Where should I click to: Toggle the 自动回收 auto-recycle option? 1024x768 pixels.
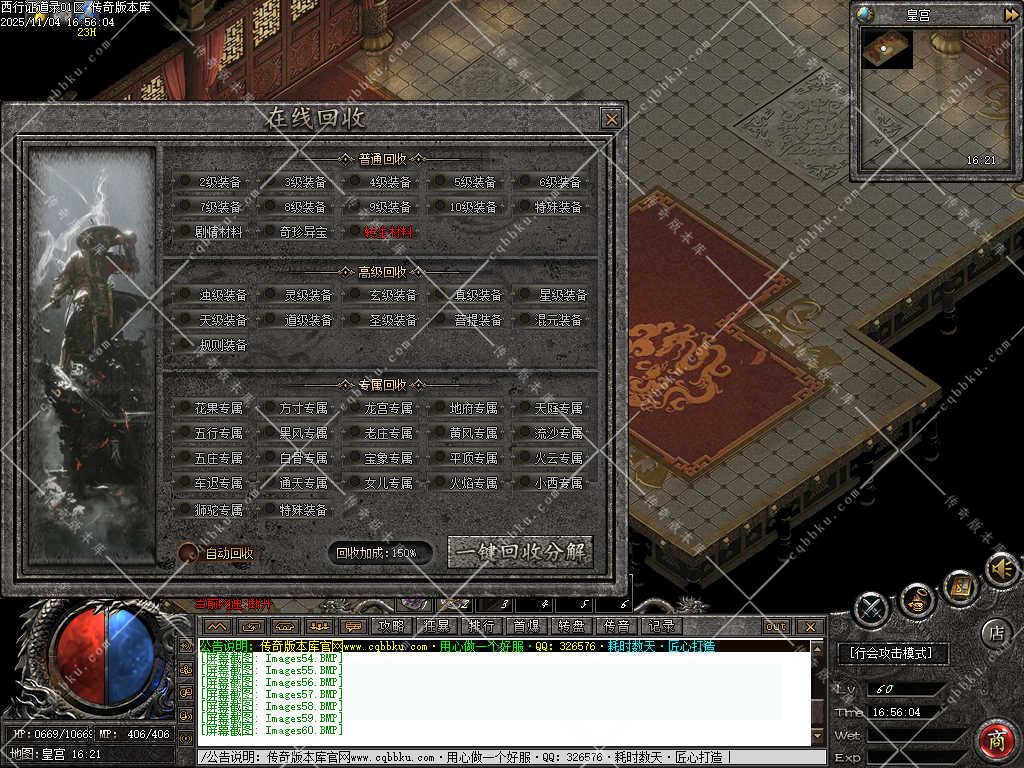coord(188,553)
